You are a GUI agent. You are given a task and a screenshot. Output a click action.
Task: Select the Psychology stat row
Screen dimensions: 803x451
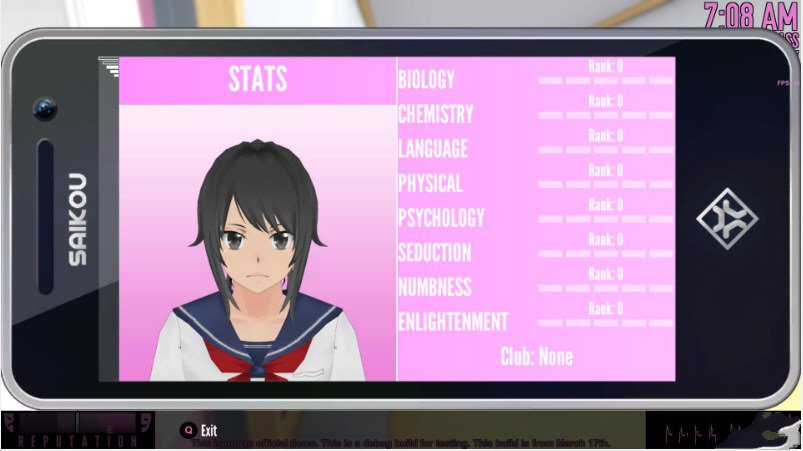[441, 218]
